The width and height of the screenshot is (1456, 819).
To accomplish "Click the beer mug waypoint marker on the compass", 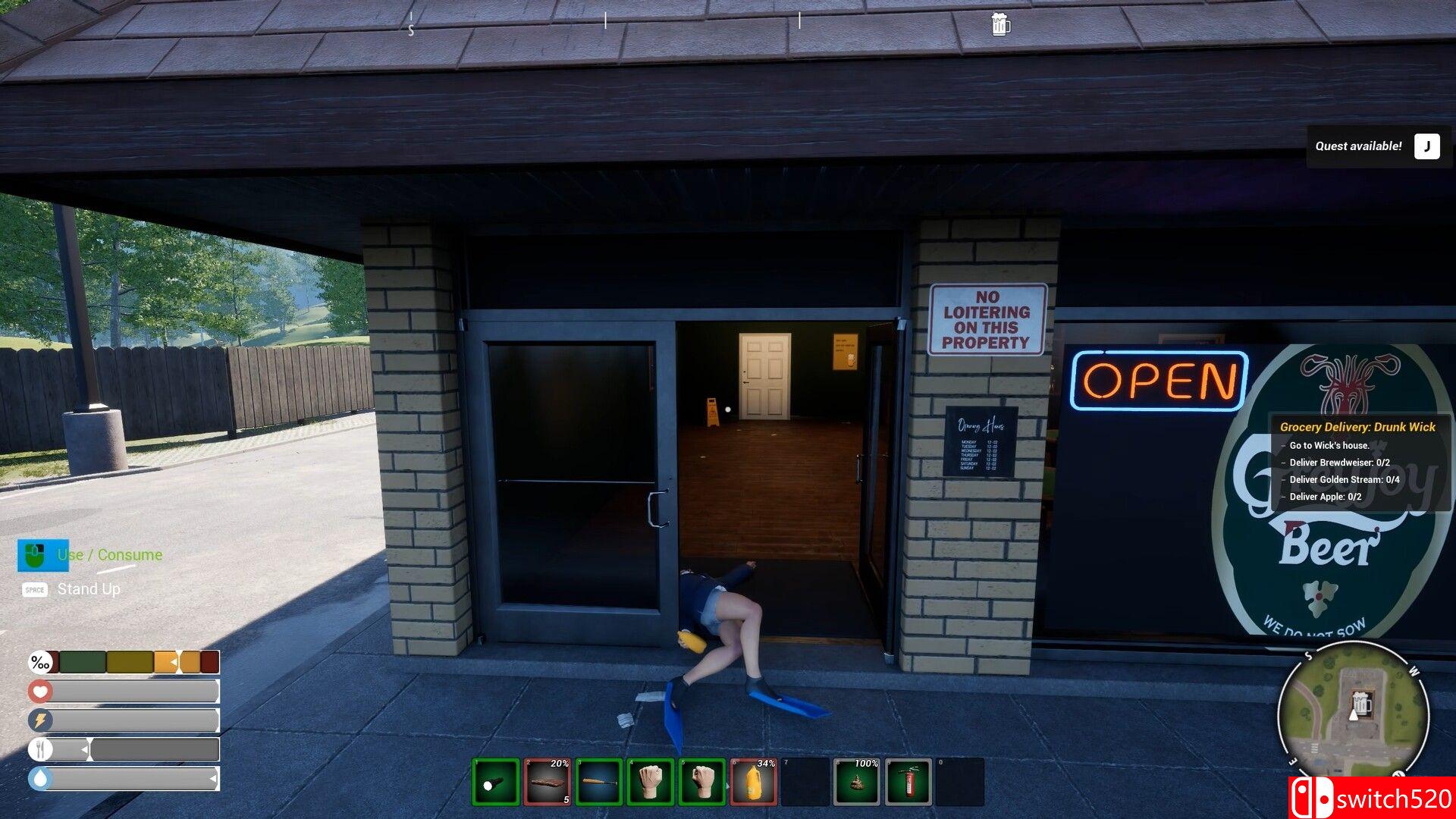I will tap(1001, 24).
